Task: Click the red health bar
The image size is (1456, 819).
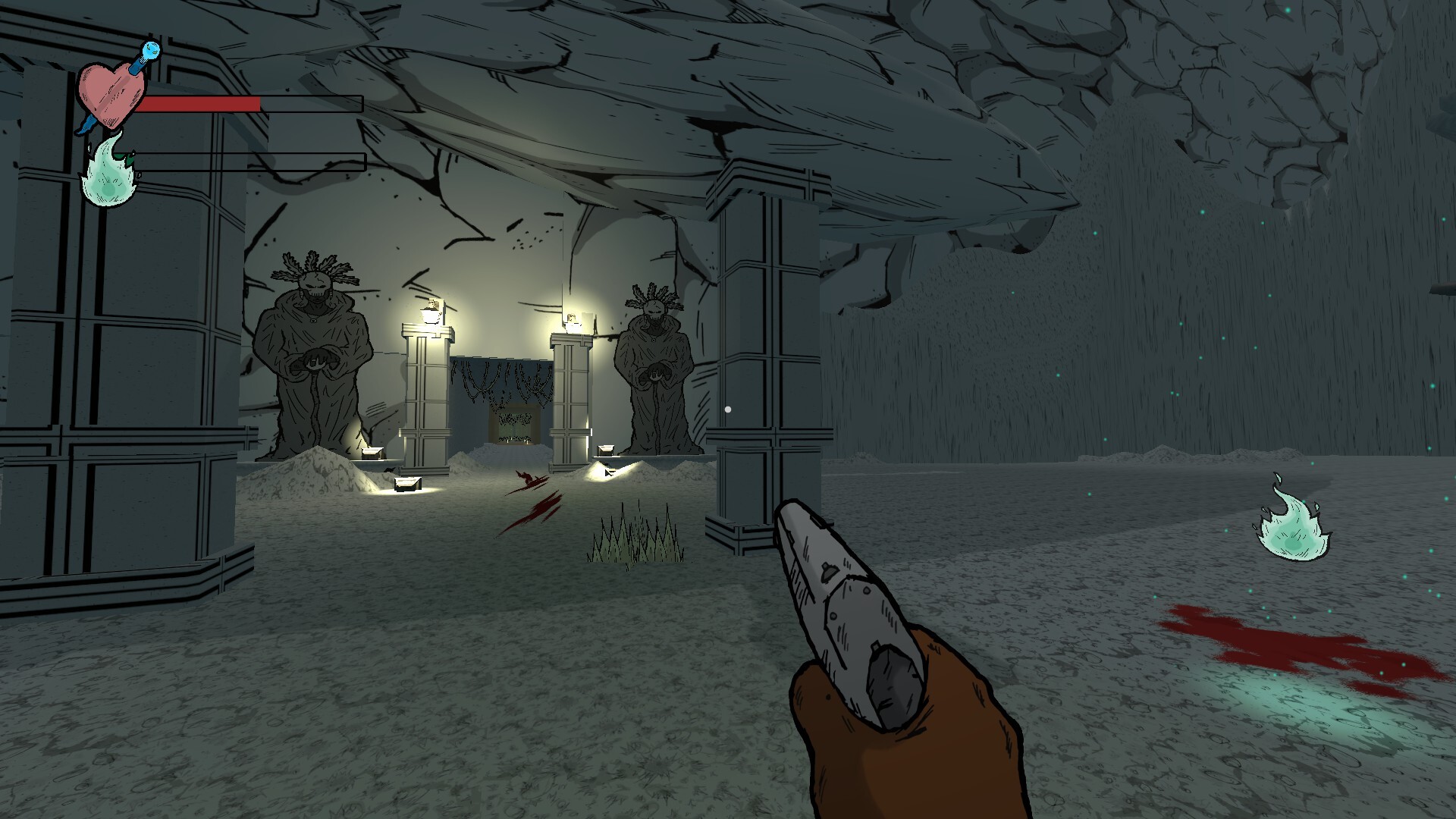Action: (x=201, y=105)
